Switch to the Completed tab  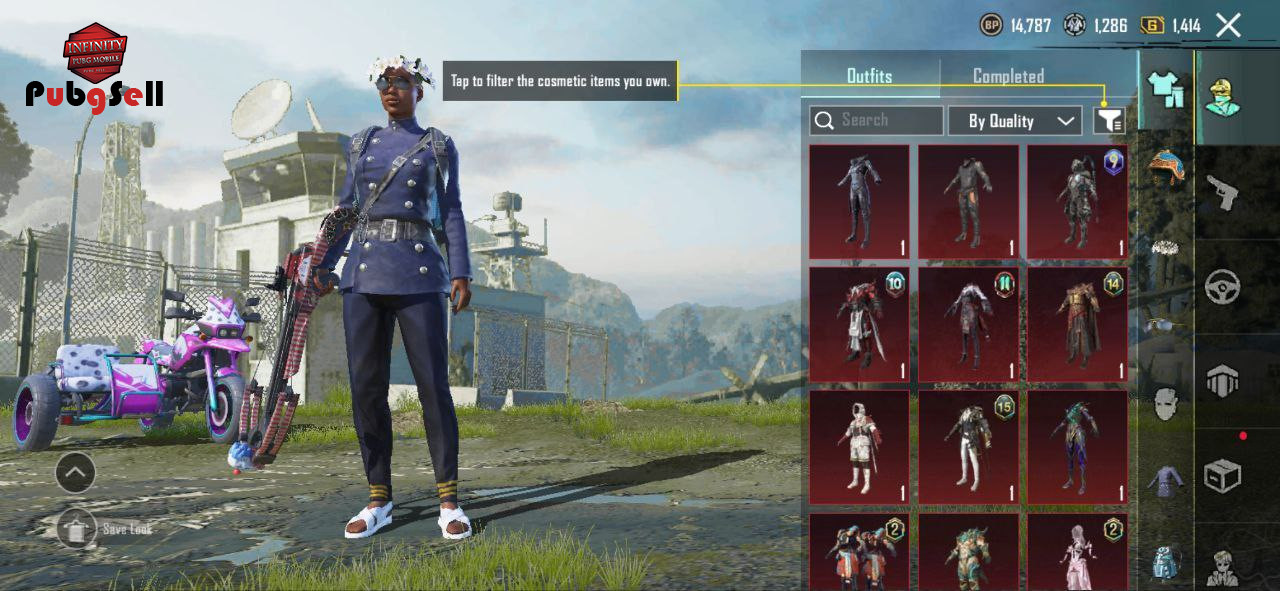point(1008,76)
